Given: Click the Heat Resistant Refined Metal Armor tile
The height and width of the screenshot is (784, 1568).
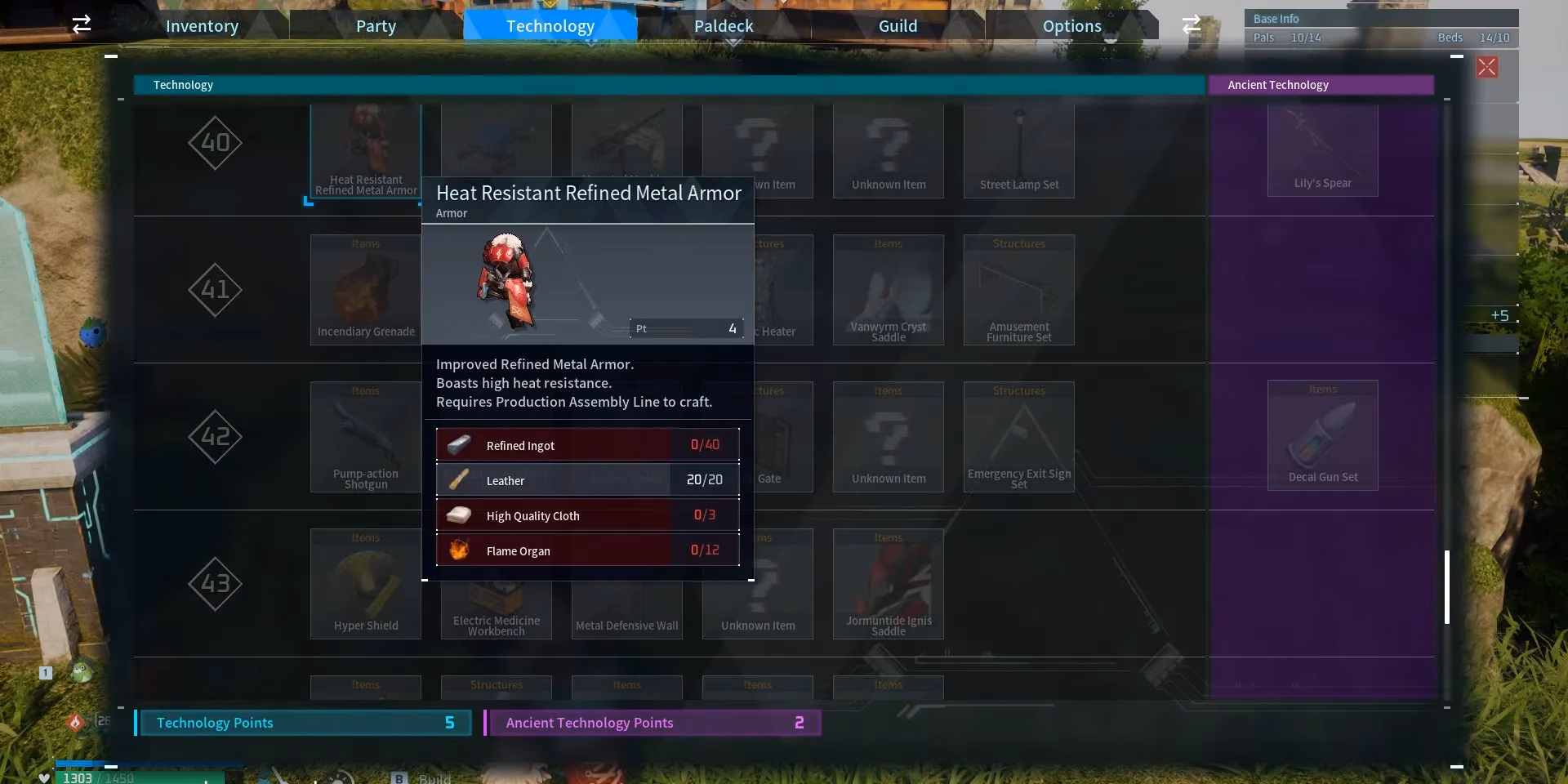Looking at the screenshot, I should (x=365, y=151).
